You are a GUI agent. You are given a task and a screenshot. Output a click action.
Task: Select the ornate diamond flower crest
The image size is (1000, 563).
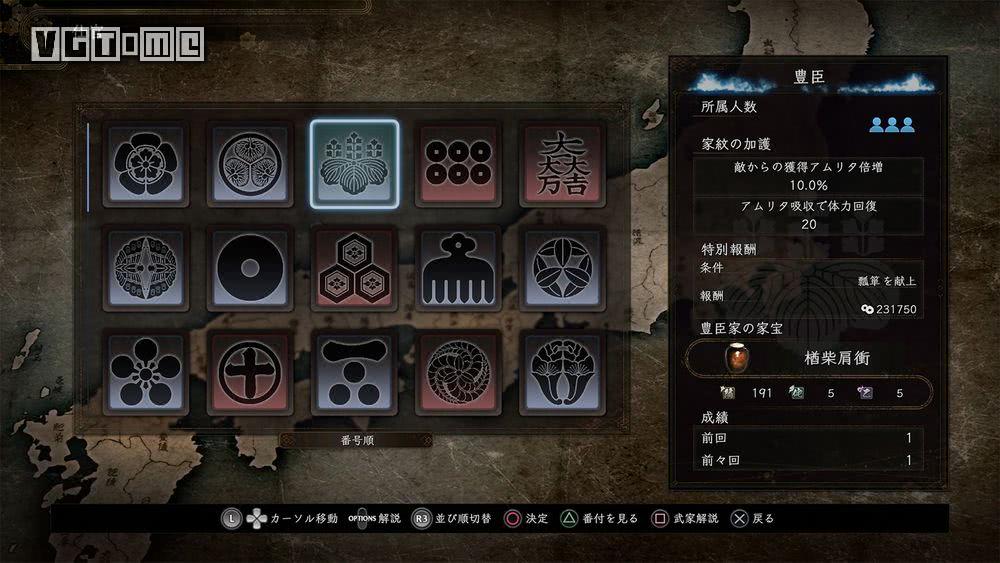pyautogui.click(x=145, y=268)
